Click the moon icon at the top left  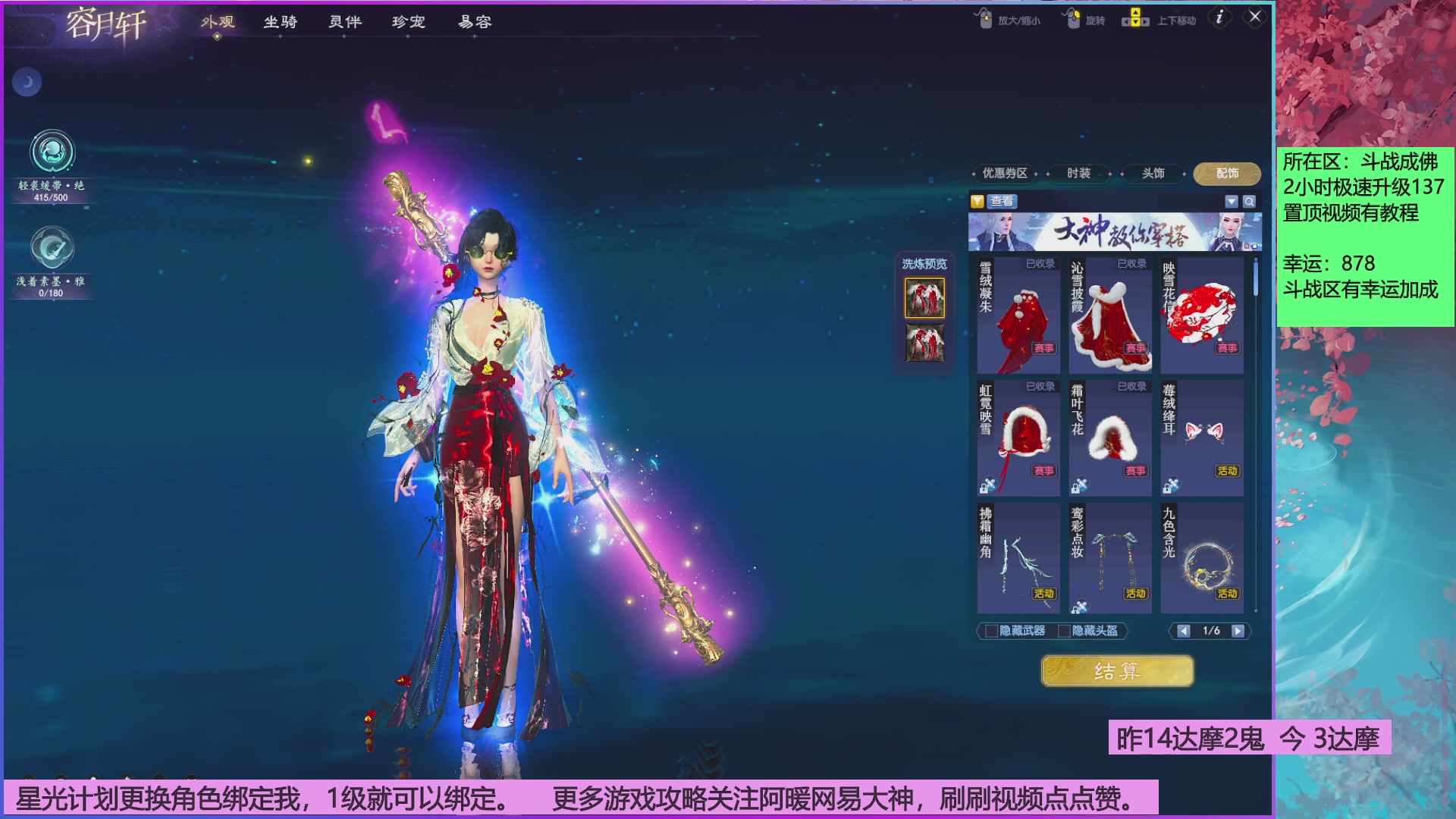pyautogui.click(x=27, y=82)
